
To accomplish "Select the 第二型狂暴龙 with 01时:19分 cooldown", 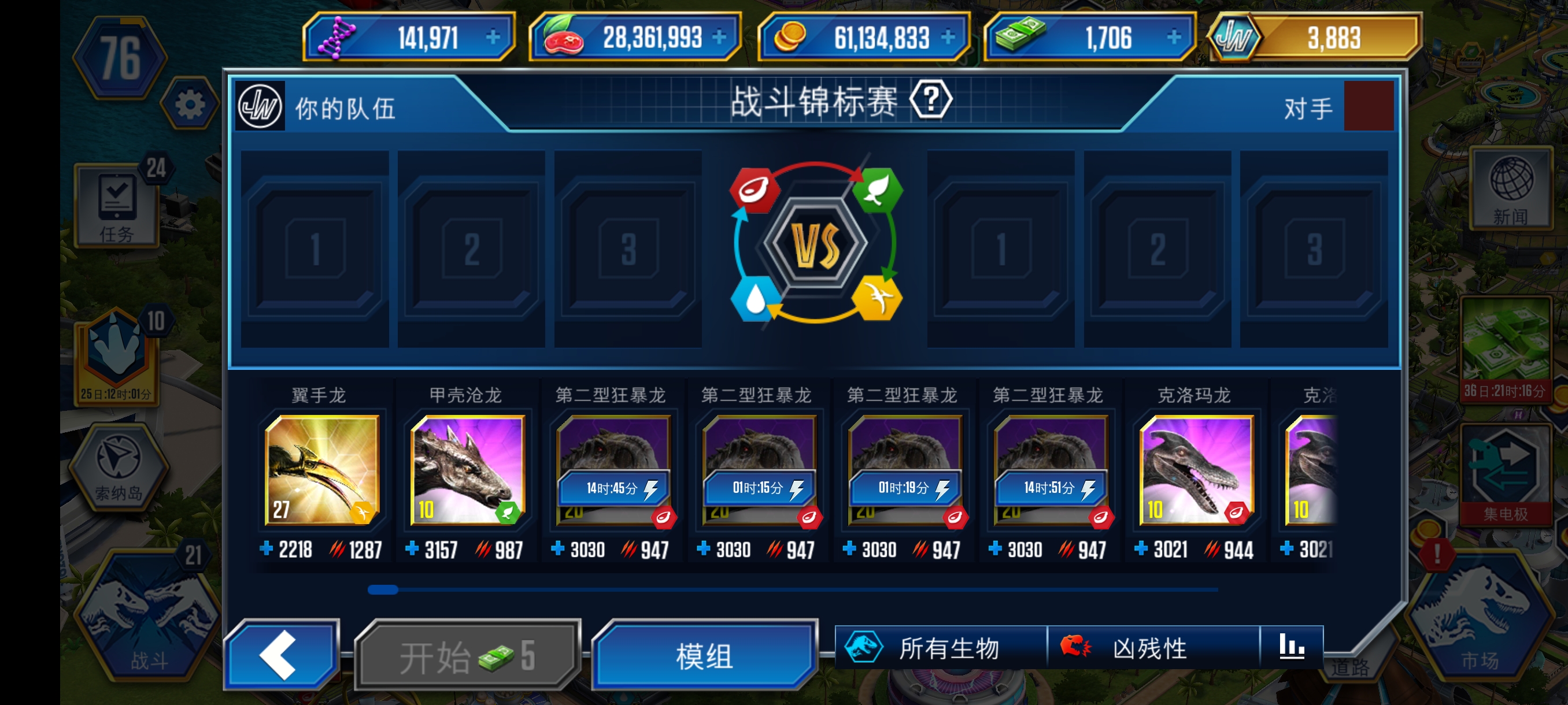I will click(904, 470).
